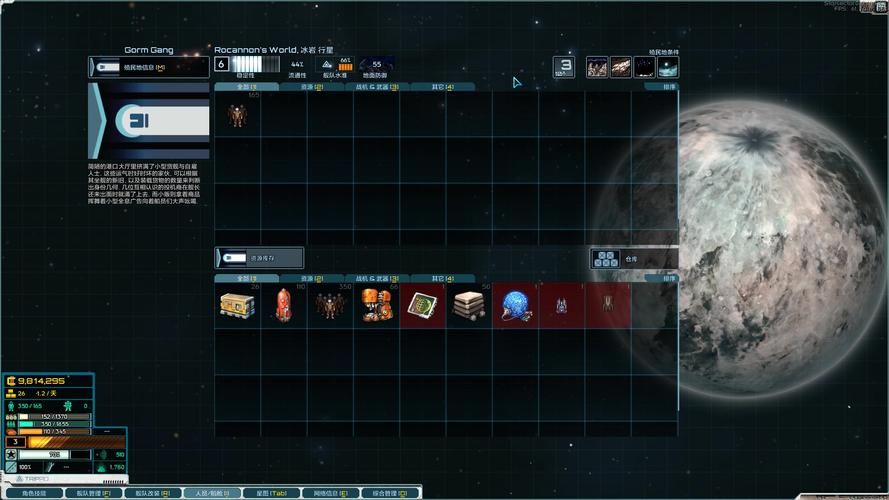Pick the green survey data chip item
889x500 pixels.
pyautogui.click(x=423, y=305)
